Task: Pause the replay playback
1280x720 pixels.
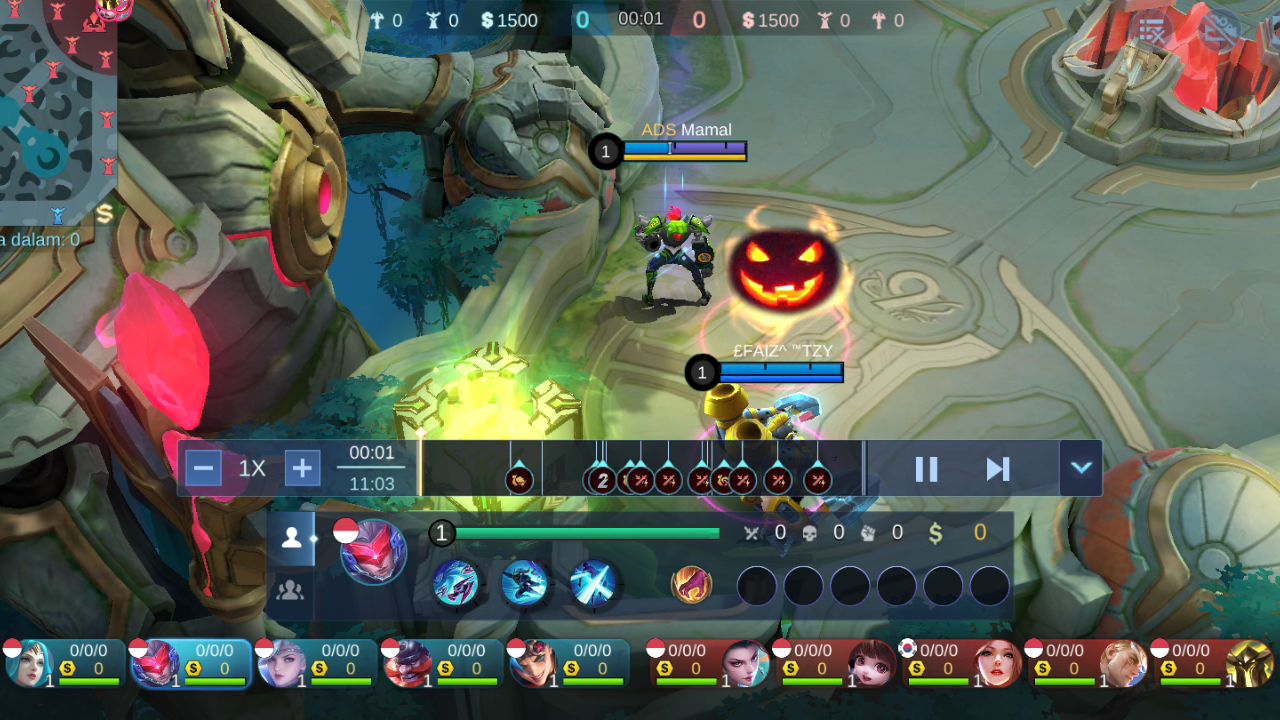Action: (x=926, y=469)
